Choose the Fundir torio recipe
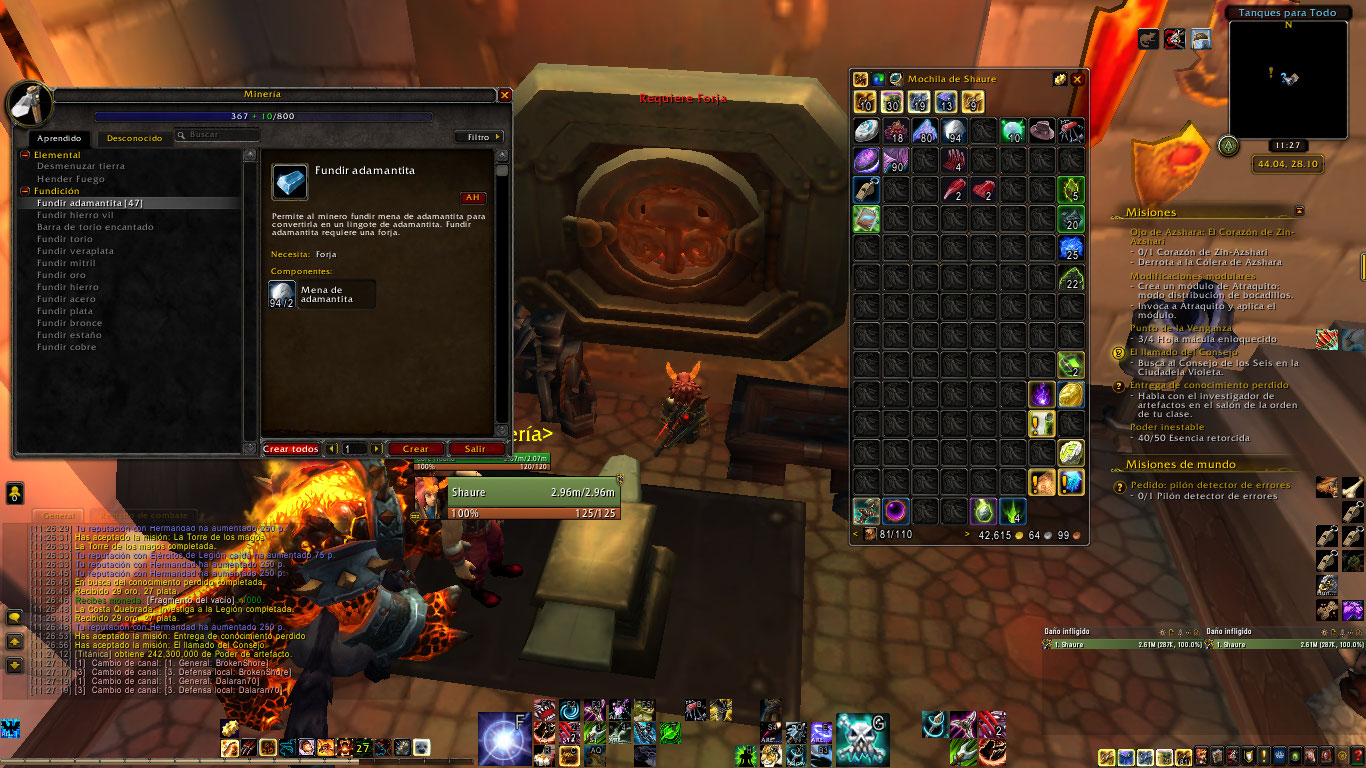This screenshot has height=768, width=1366. click(64, 239)
